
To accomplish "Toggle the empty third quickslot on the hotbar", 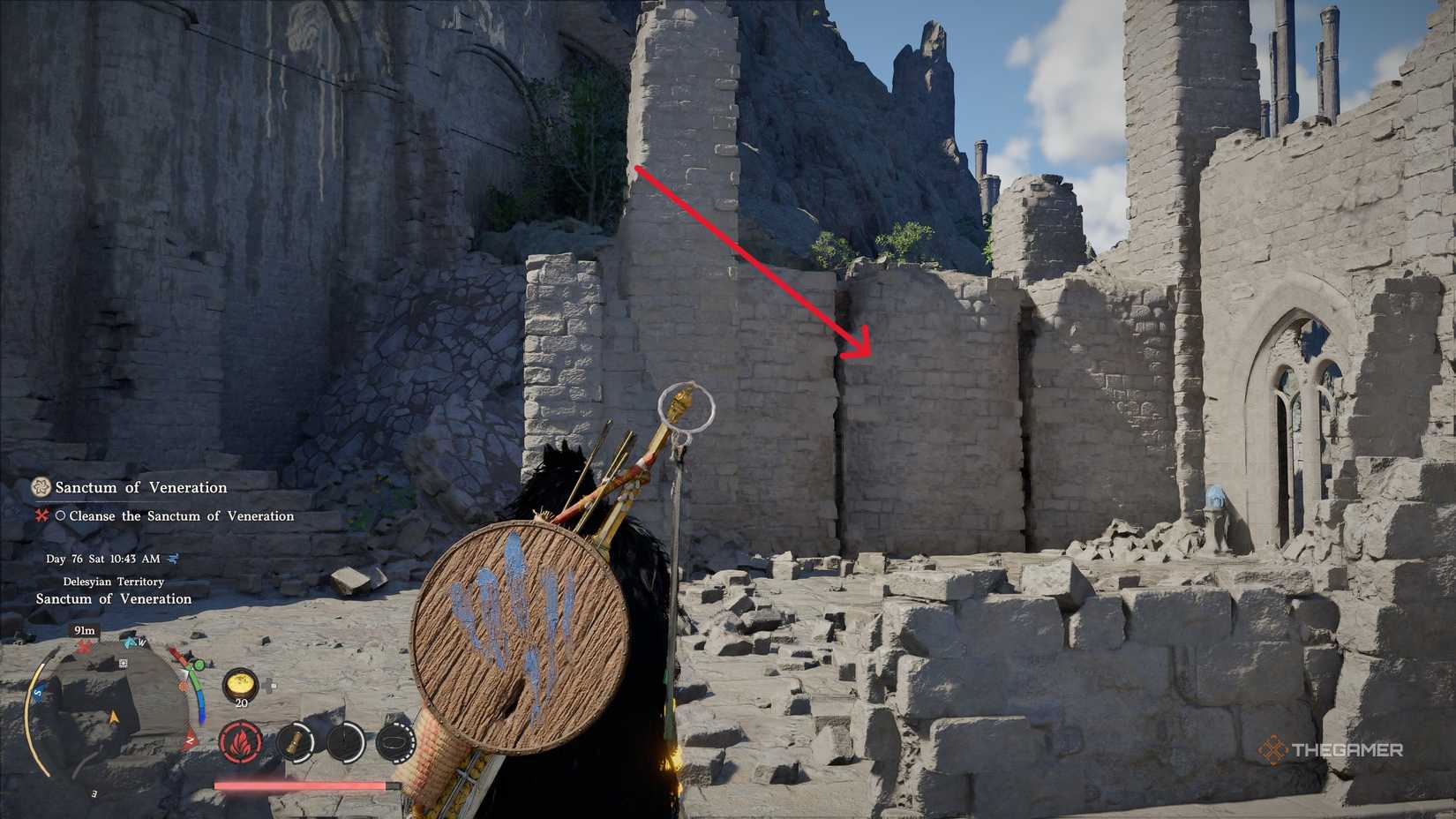I will click(x=346, y=743).
